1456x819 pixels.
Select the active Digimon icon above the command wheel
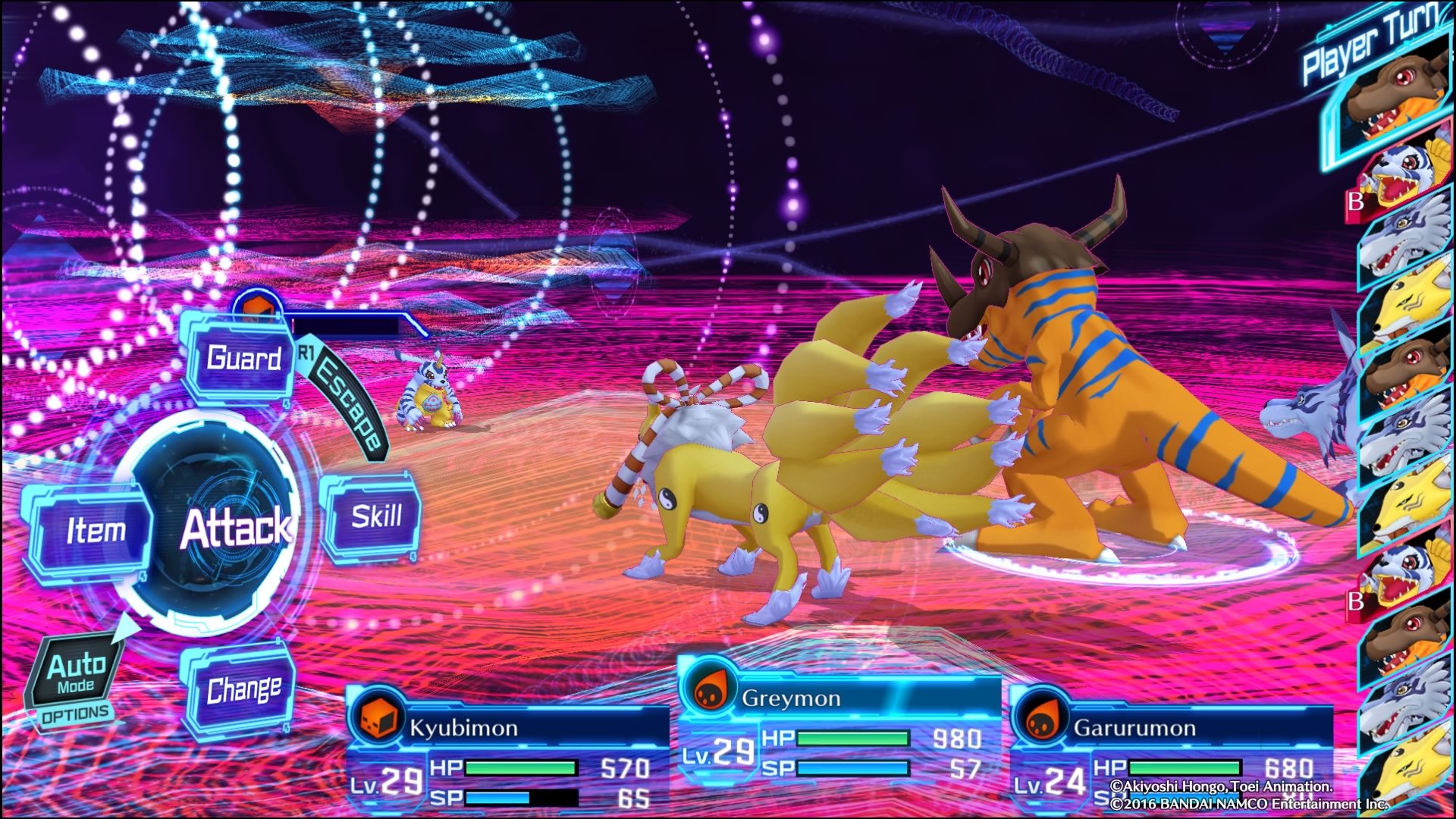(258, 308)
